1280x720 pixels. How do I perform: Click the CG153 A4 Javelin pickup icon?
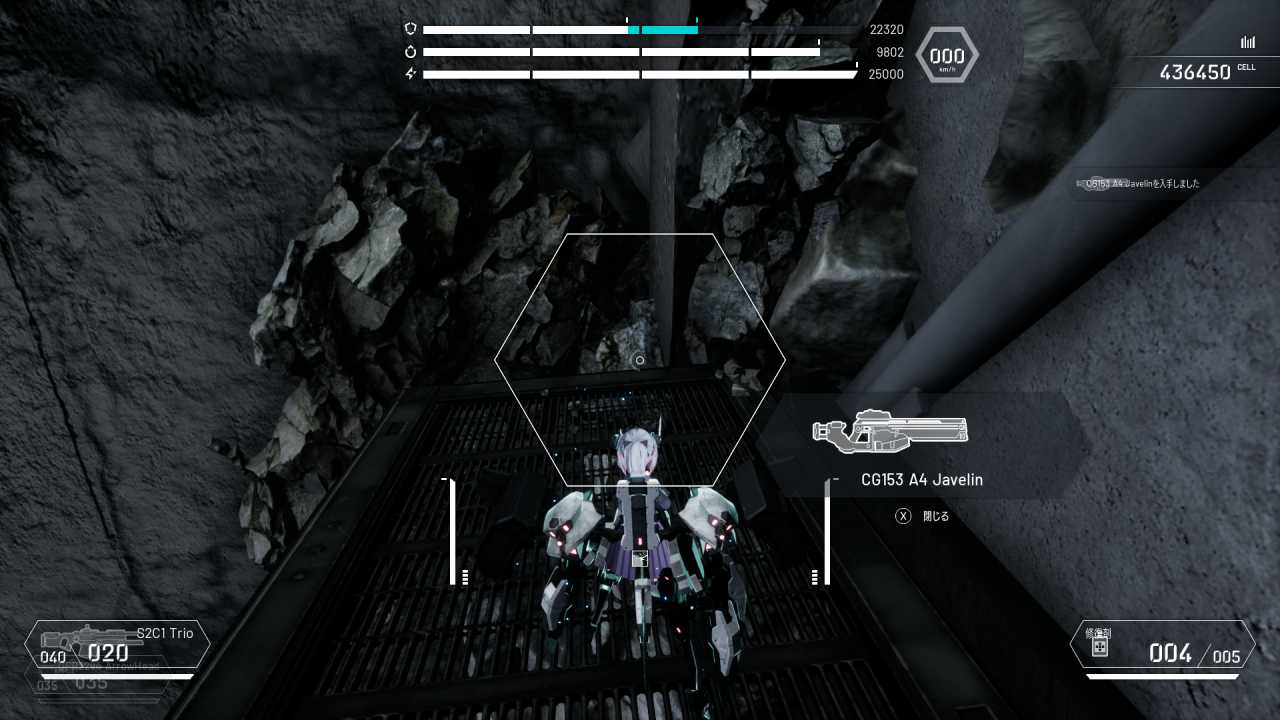890,431
